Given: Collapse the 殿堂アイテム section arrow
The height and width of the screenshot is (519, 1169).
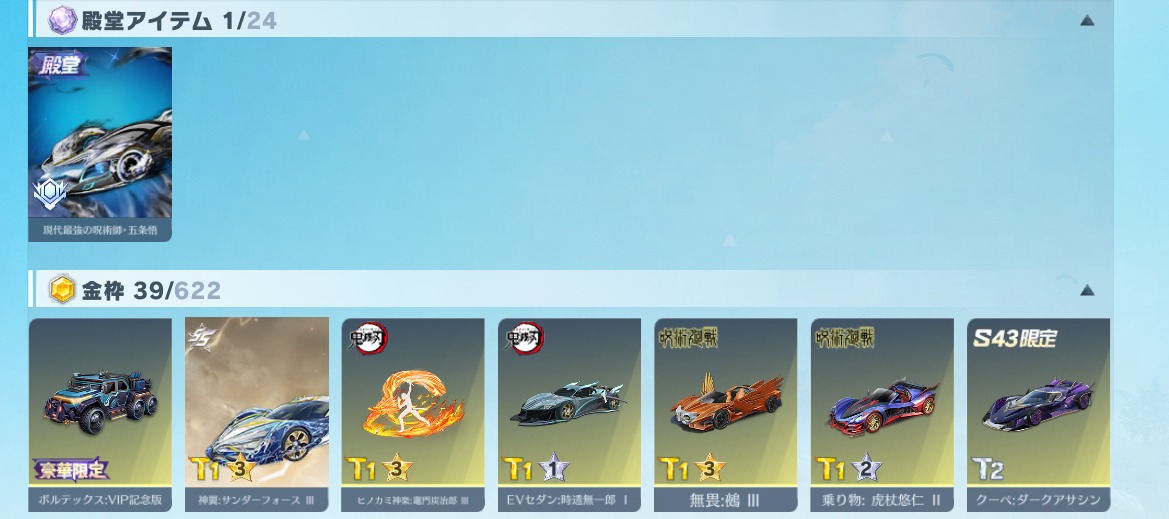Looking at the screenshot, I should coord(1087,20).
